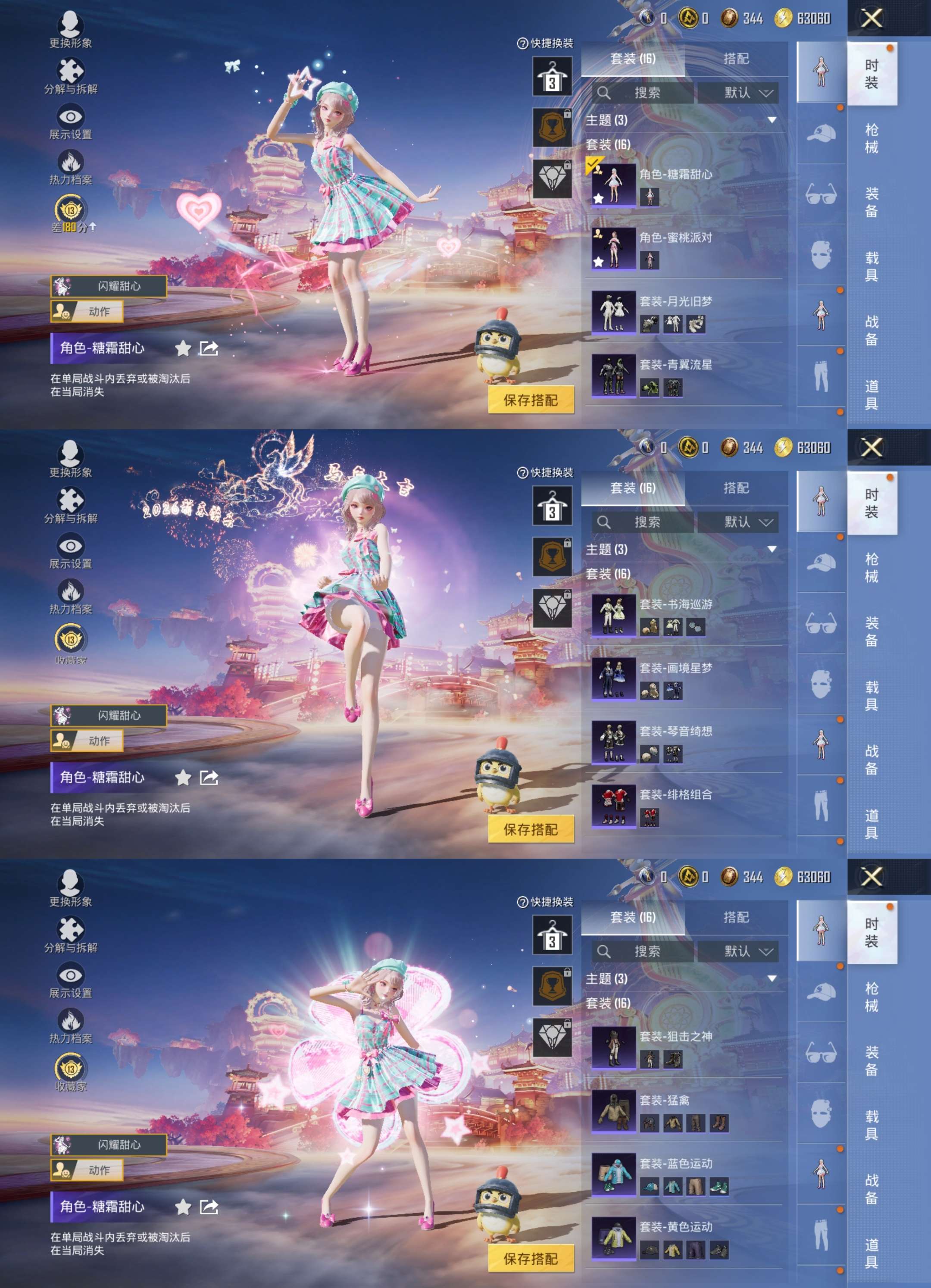Star the 角色-蜜桃派对 outfit thumbnail
The image size is (931, 1288).
coord(600,261)
